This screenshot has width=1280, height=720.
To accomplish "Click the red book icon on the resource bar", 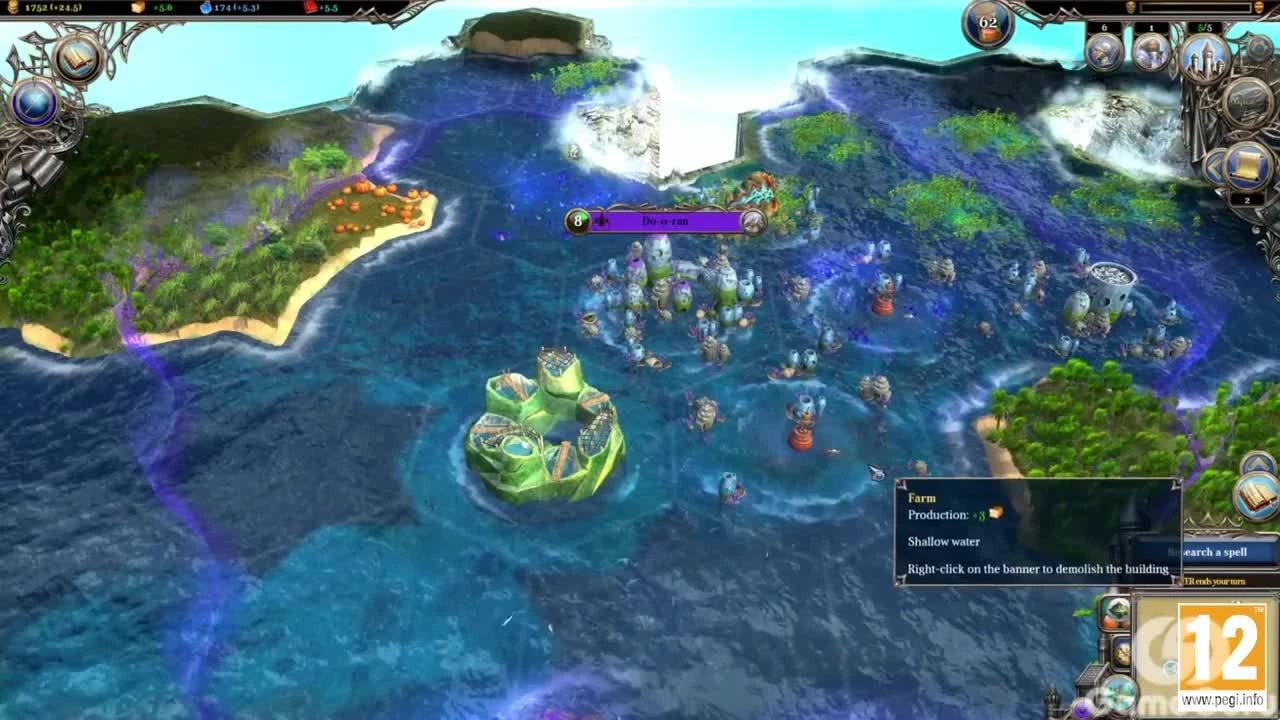I will point(309,7).
